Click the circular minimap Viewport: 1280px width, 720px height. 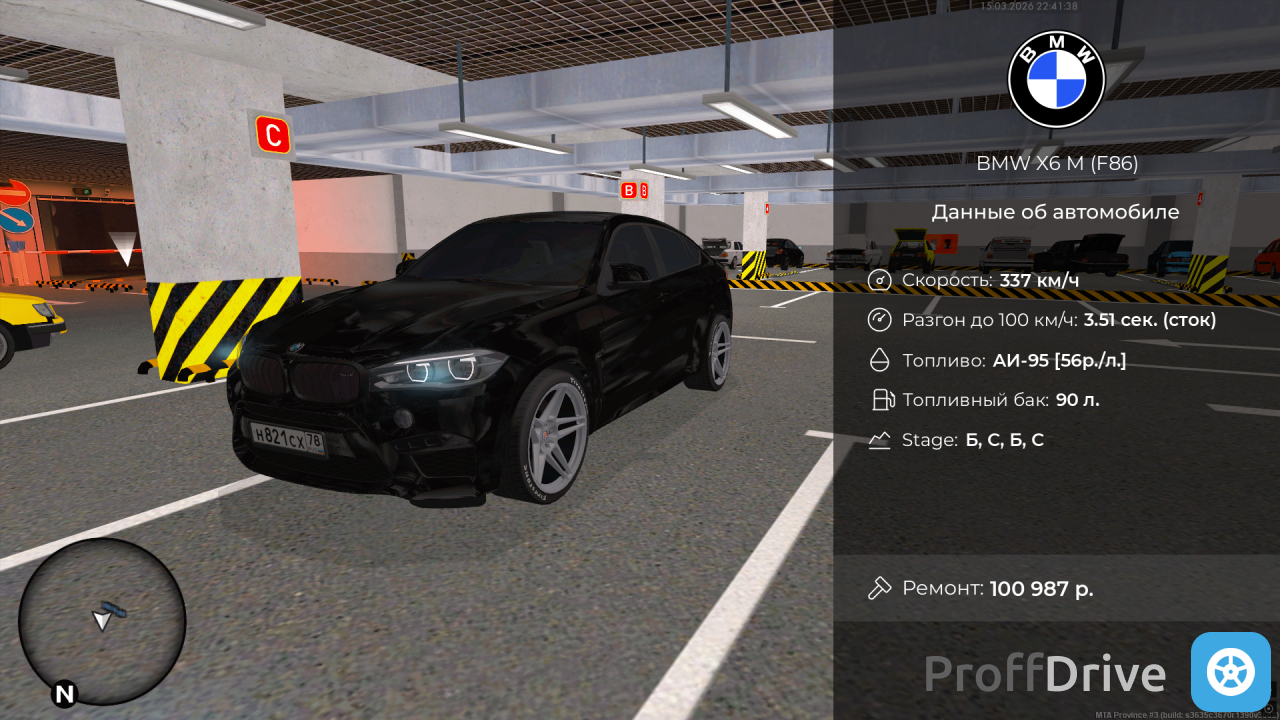[102, 622]
